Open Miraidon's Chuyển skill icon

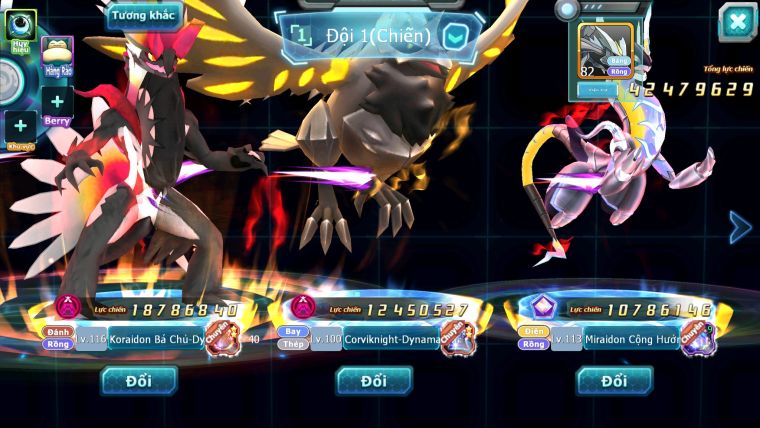(697, 338)
